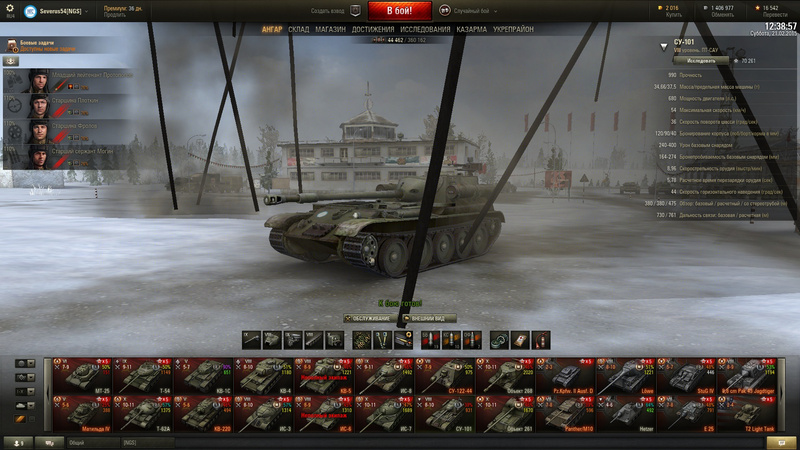Open the СКЛАД tab
Viewport: 800px width, 450px height.
coord(299,30)
